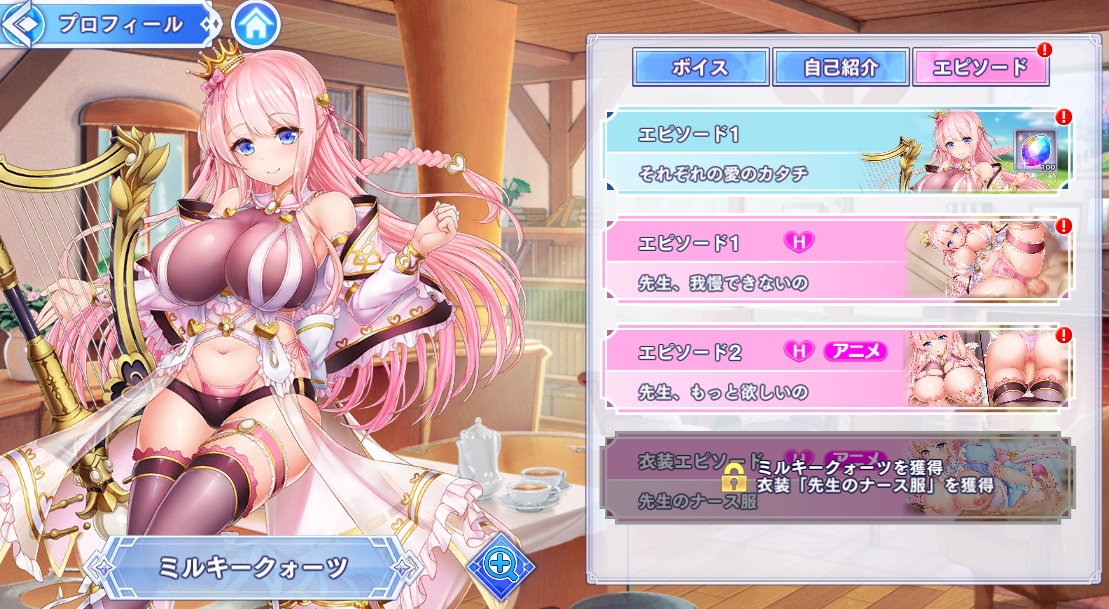Open the 自己紹介 tab
The image size is (1109, 609).
(840, 68)
